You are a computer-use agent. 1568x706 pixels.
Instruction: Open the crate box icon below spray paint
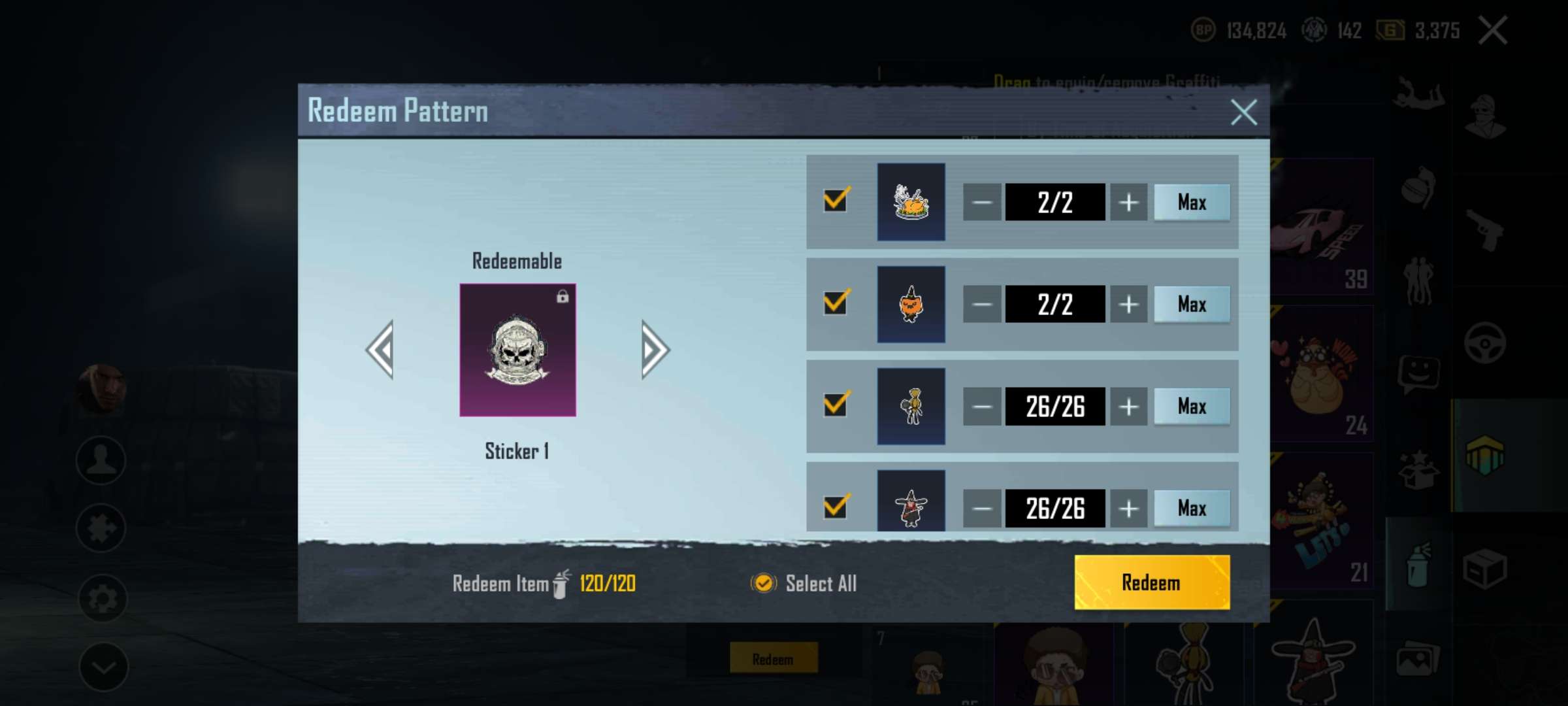tap(1486, 569)
